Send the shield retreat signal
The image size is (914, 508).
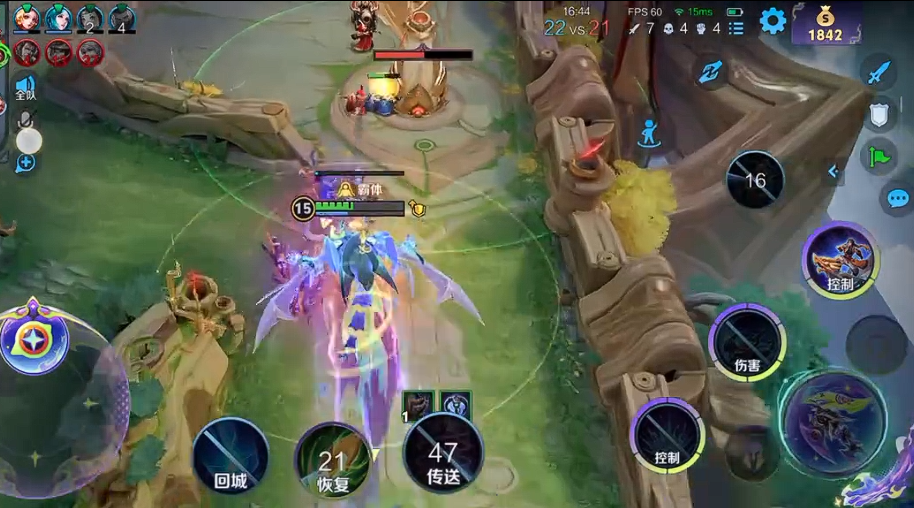879,116
